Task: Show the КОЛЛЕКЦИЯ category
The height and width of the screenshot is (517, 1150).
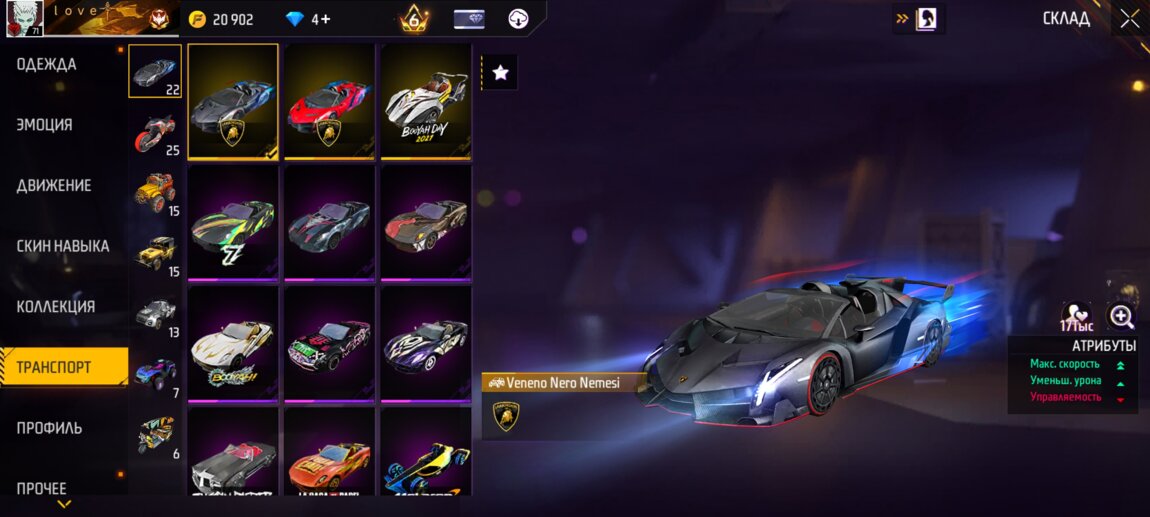Action: (x=56, y=307)
